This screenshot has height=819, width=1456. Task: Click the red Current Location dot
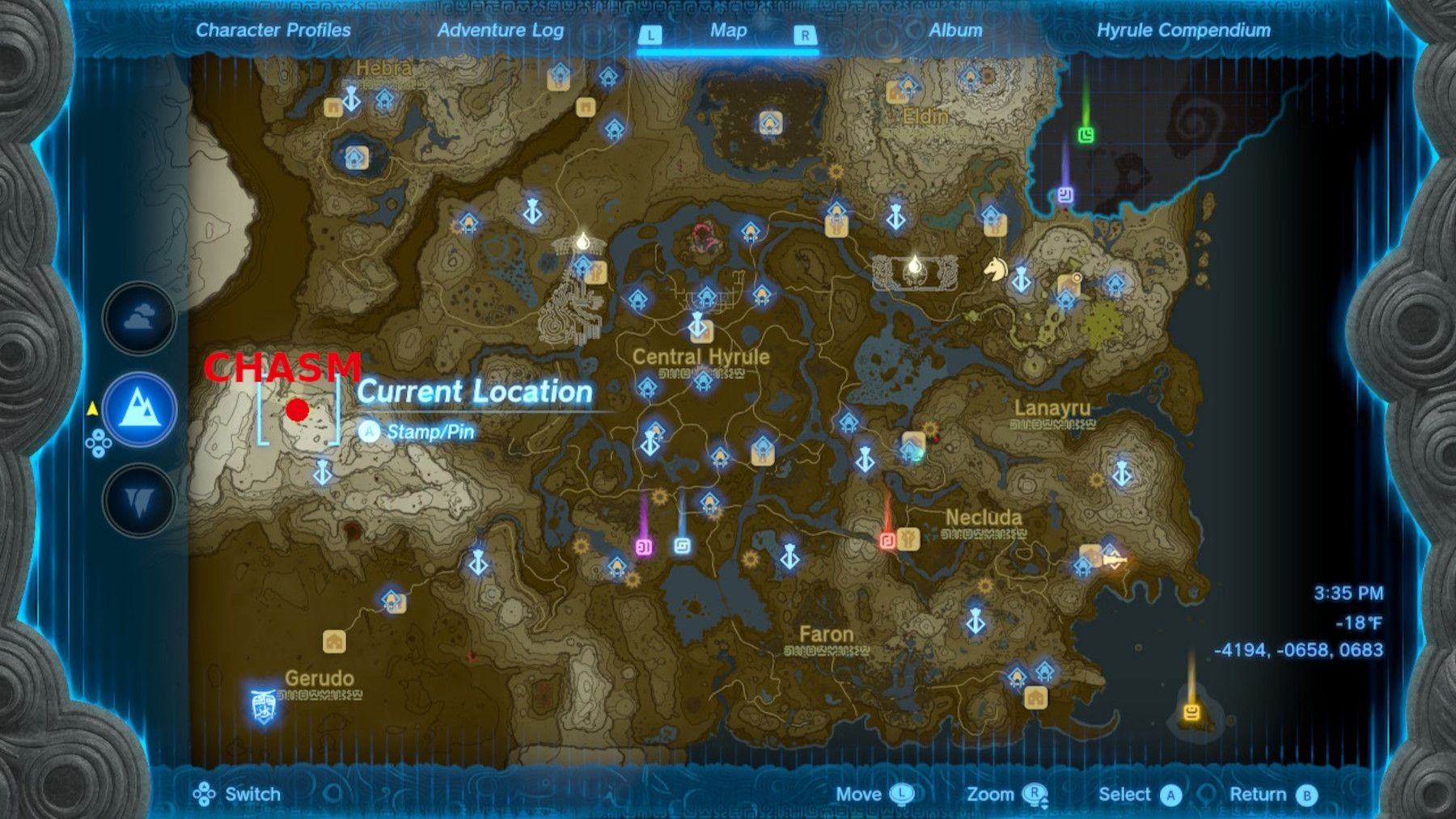[298, 410]
